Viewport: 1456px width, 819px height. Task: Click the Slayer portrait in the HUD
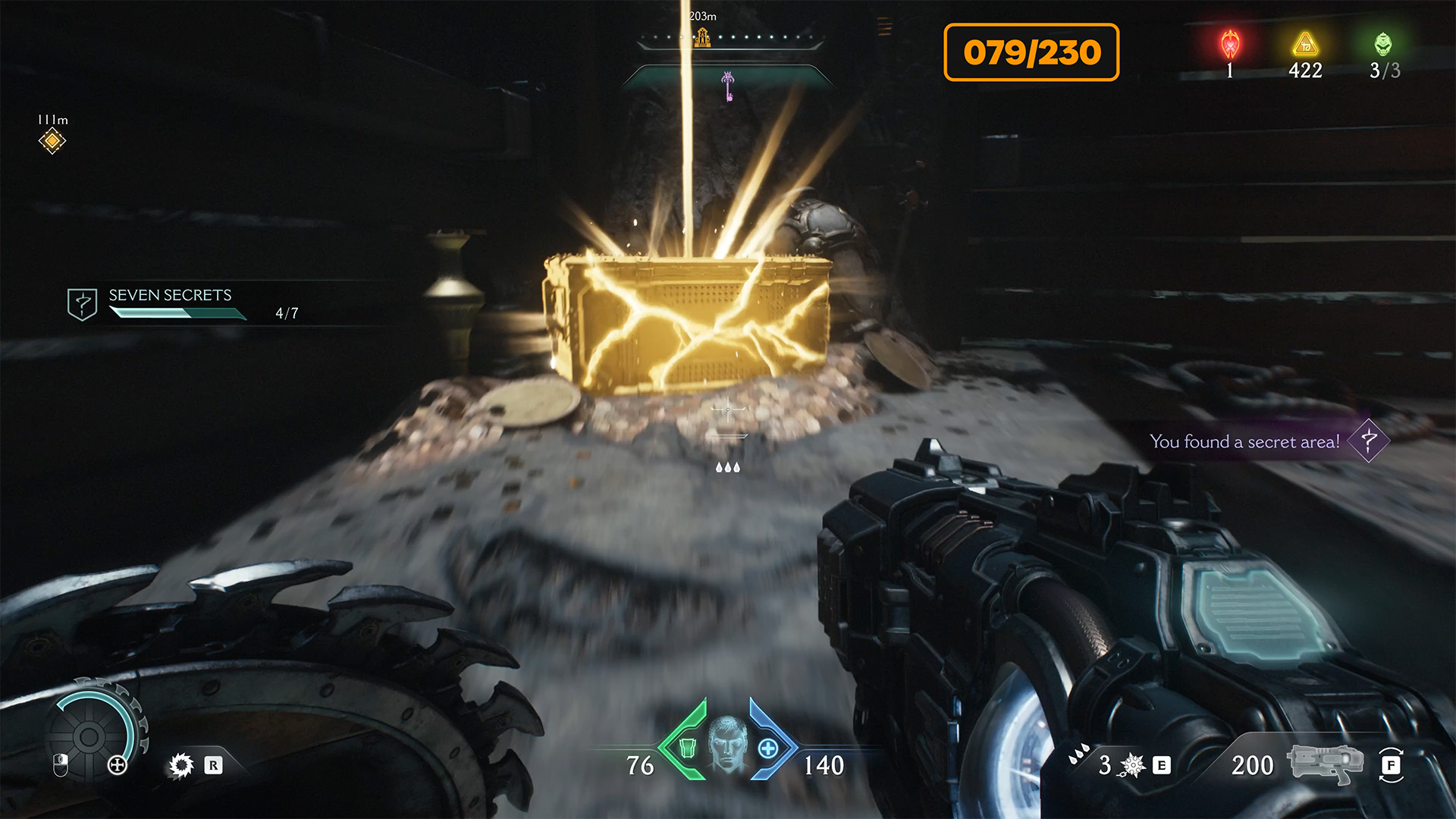tap(727, 745)
